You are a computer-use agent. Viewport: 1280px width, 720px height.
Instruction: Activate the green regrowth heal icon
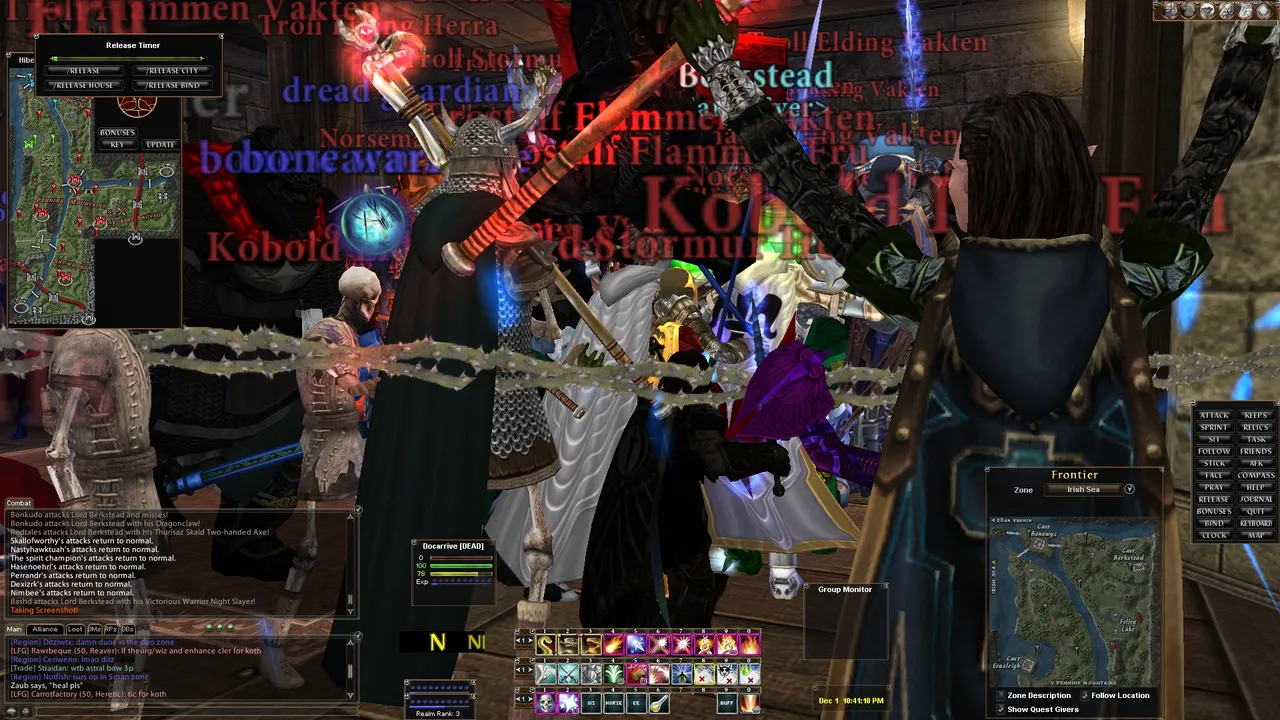[x=613, y=674]
